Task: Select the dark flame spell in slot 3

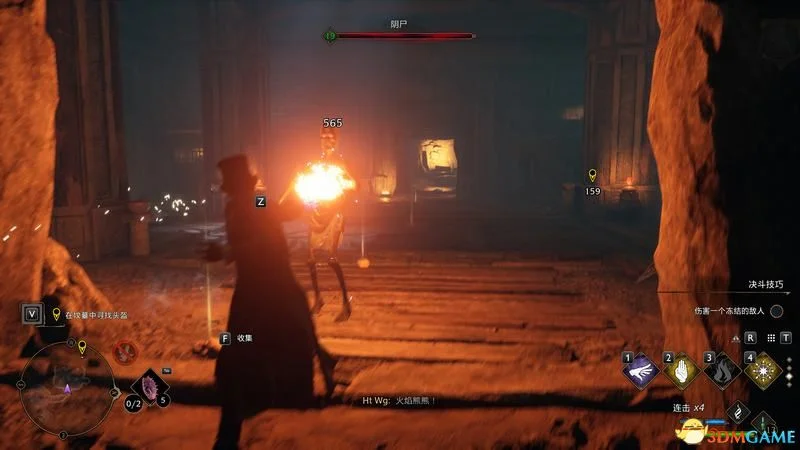Action: [722, 370]
